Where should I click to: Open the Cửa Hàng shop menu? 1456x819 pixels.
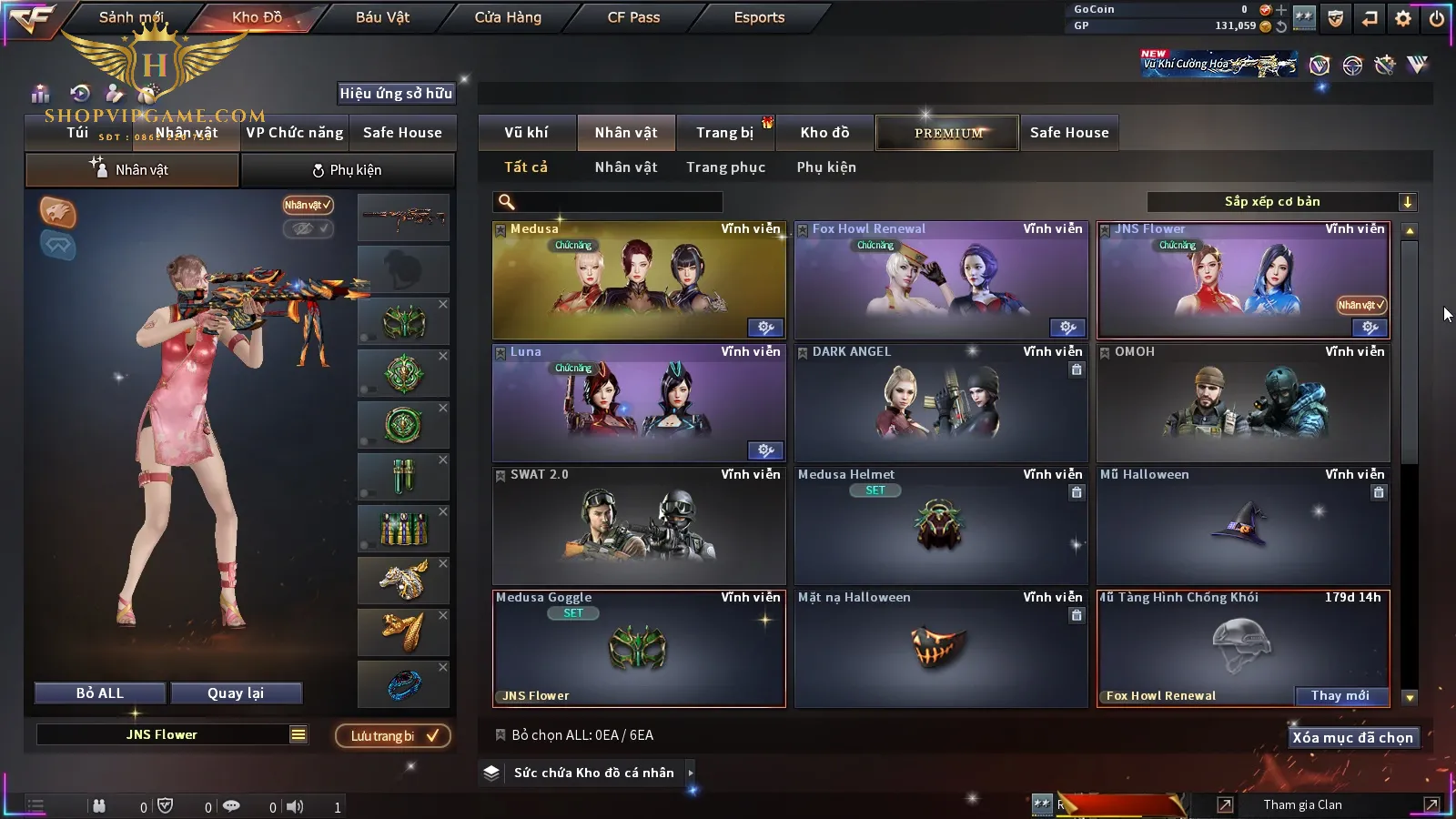508,17
